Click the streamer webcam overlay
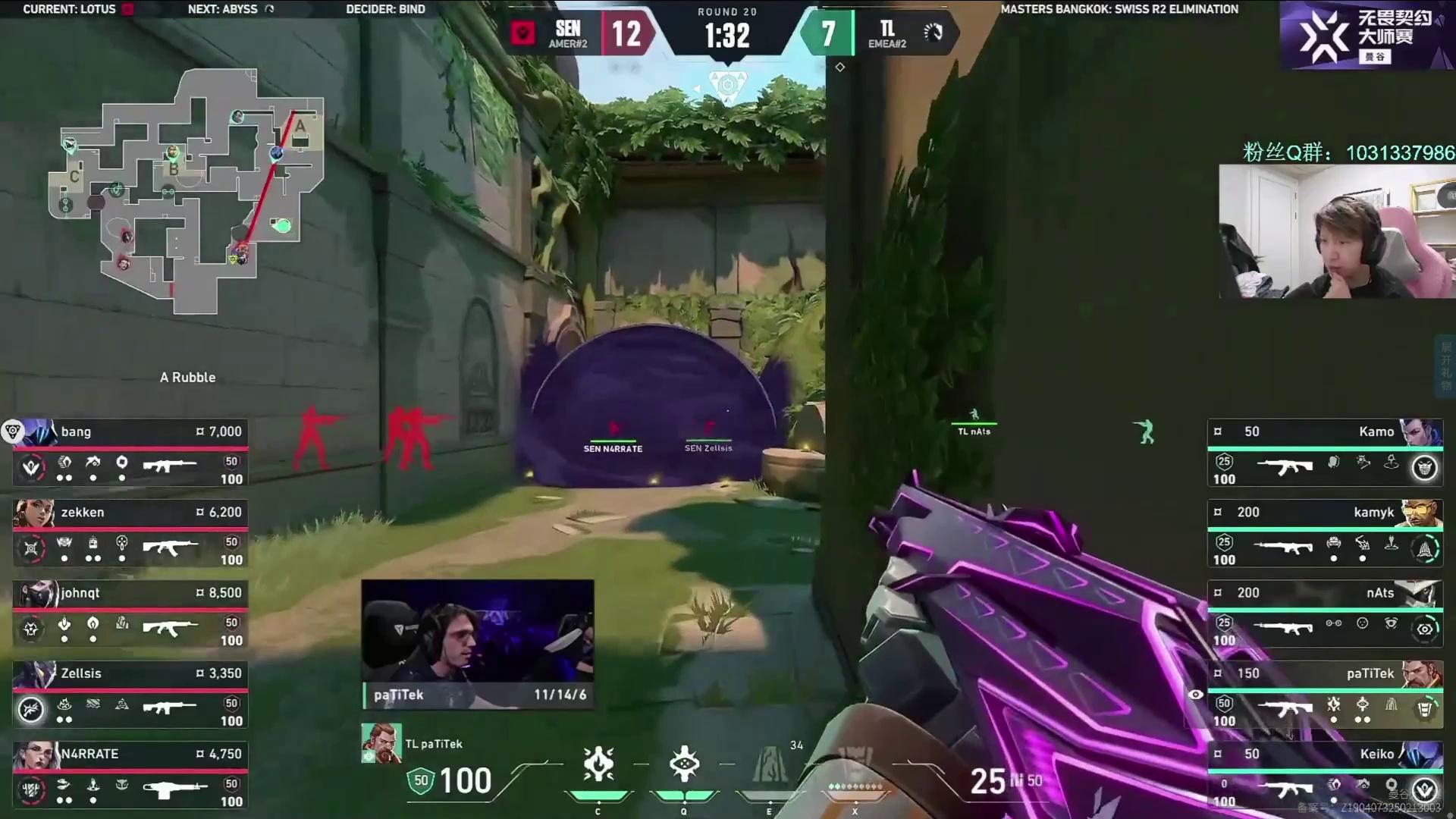 point(1337,231)
